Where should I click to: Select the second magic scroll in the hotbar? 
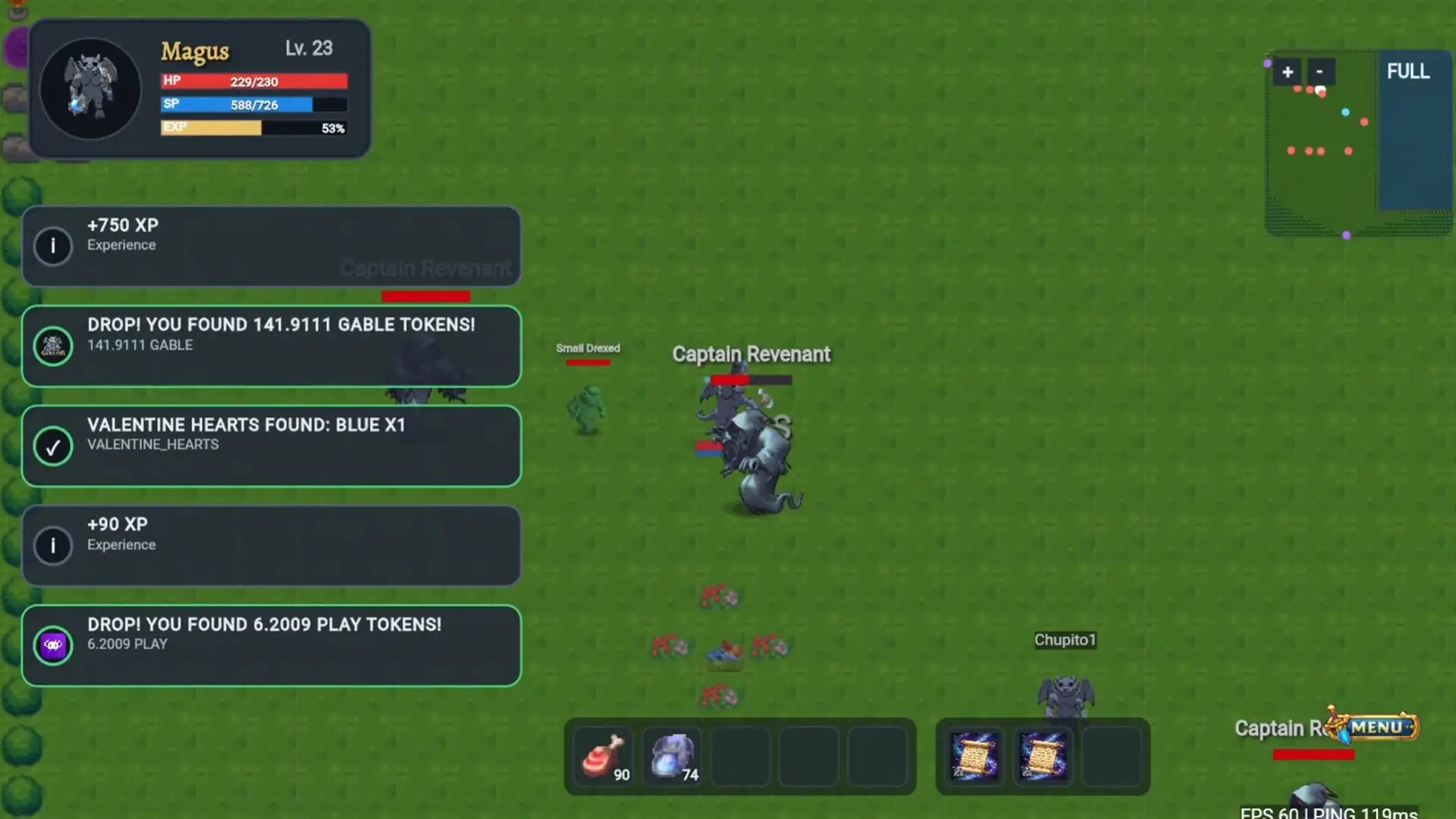pyautogui.click(x=1043, y=756)
